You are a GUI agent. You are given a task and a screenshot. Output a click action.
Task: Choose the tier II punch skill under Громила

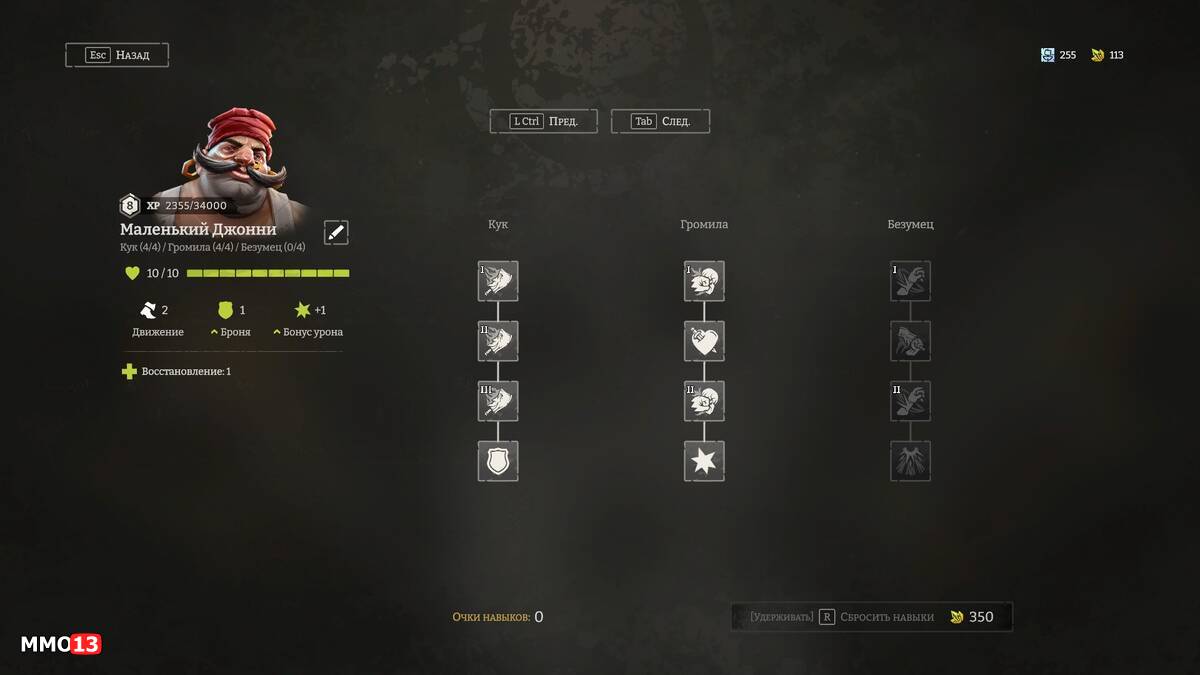[704, 401]
